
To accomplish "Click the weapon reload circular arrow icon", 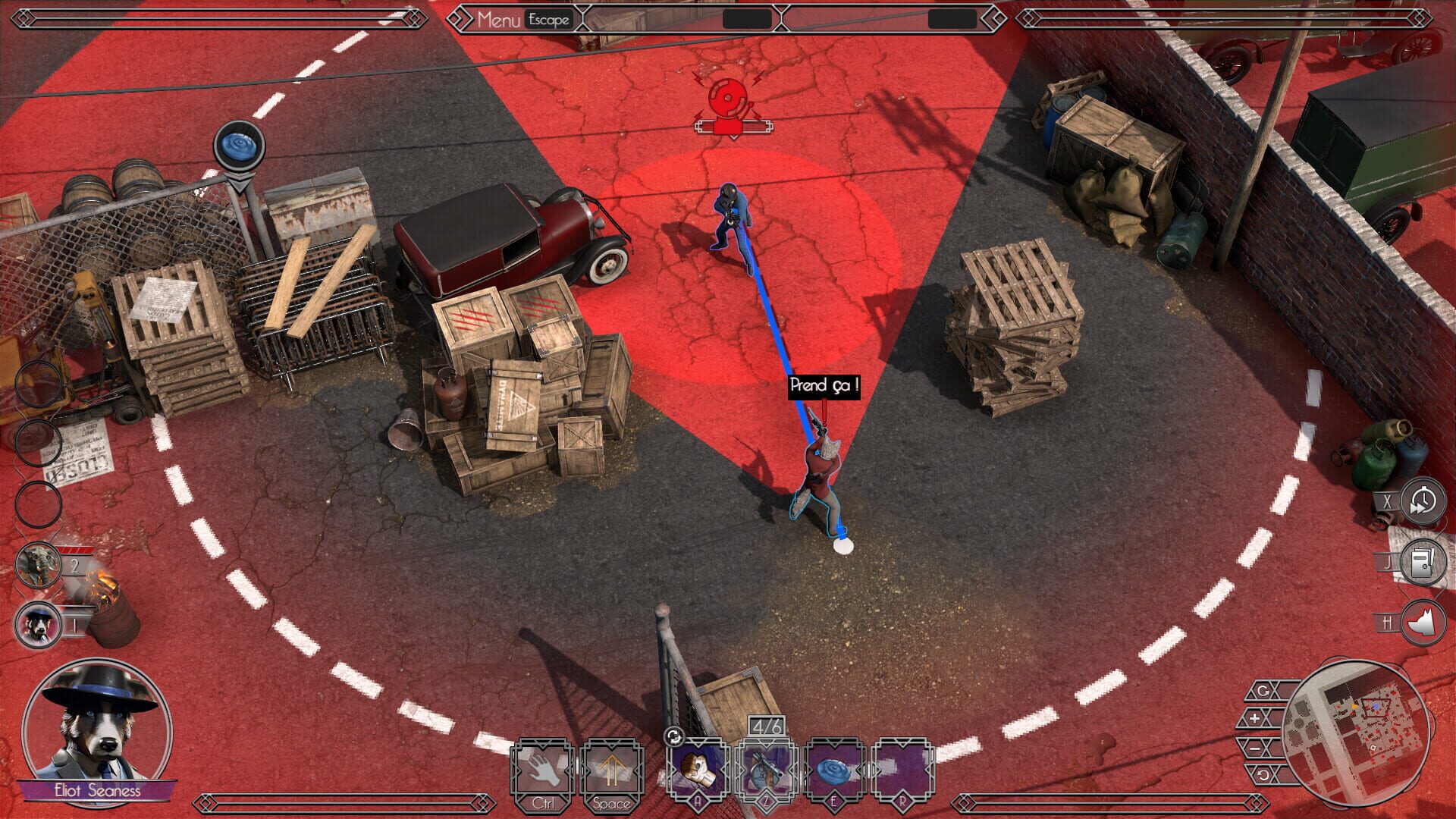I will tap(676, 735).
